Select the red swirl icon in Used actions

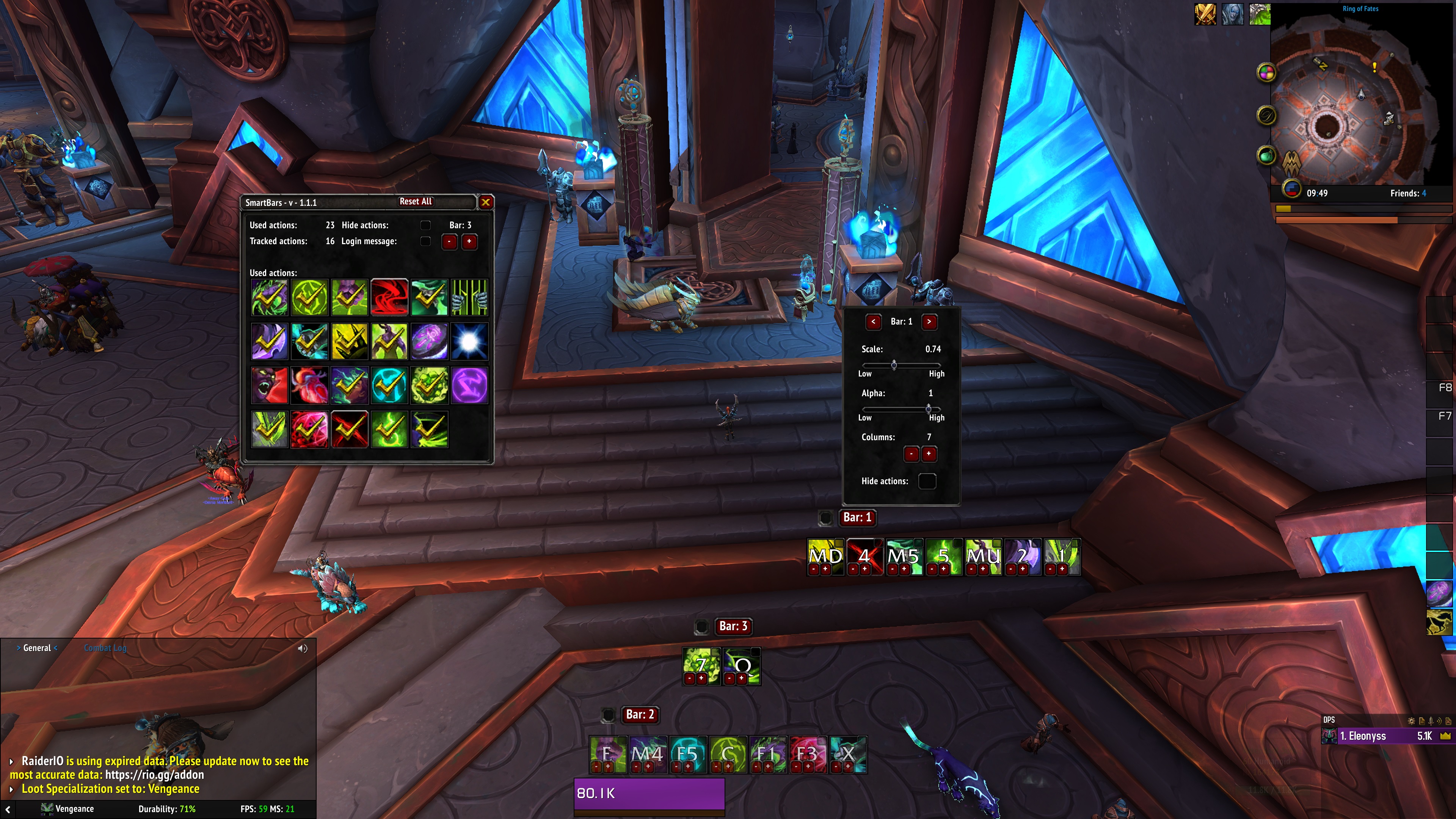point(389,297)
